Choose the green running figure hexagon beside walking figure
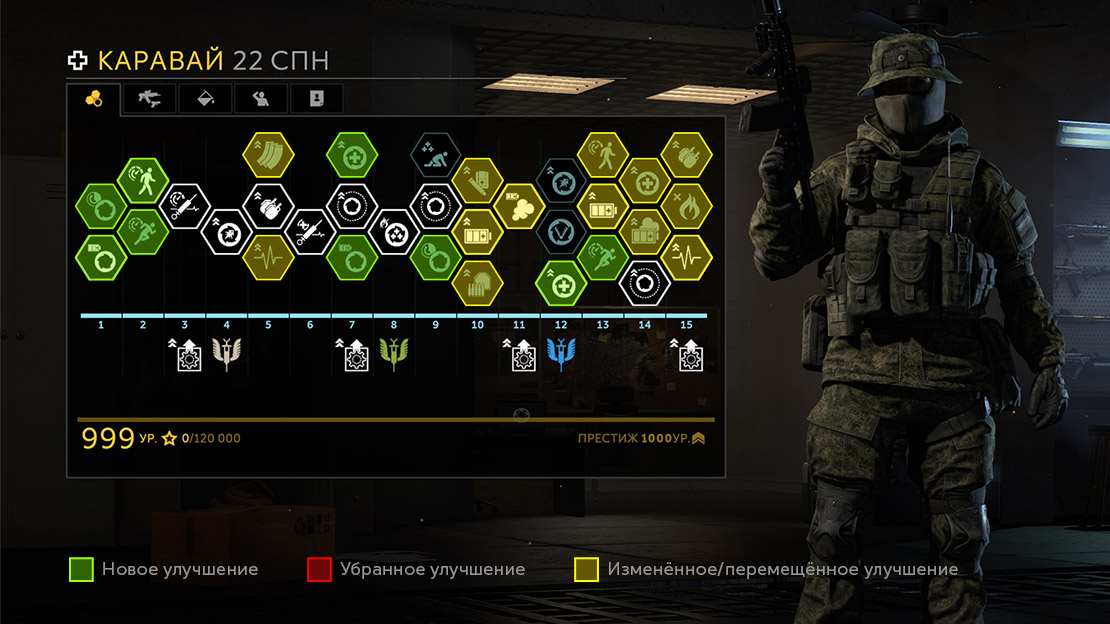This screenshot has height=624, width=1110. click(143, 232)
